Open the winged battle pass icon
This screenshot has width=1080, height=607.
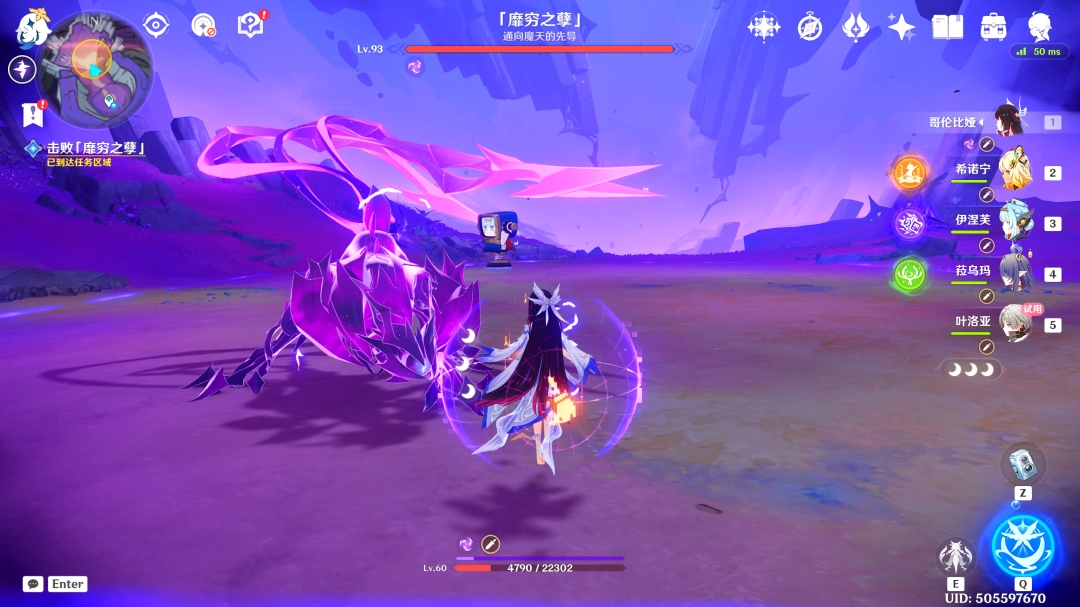(x=855, y=27)
